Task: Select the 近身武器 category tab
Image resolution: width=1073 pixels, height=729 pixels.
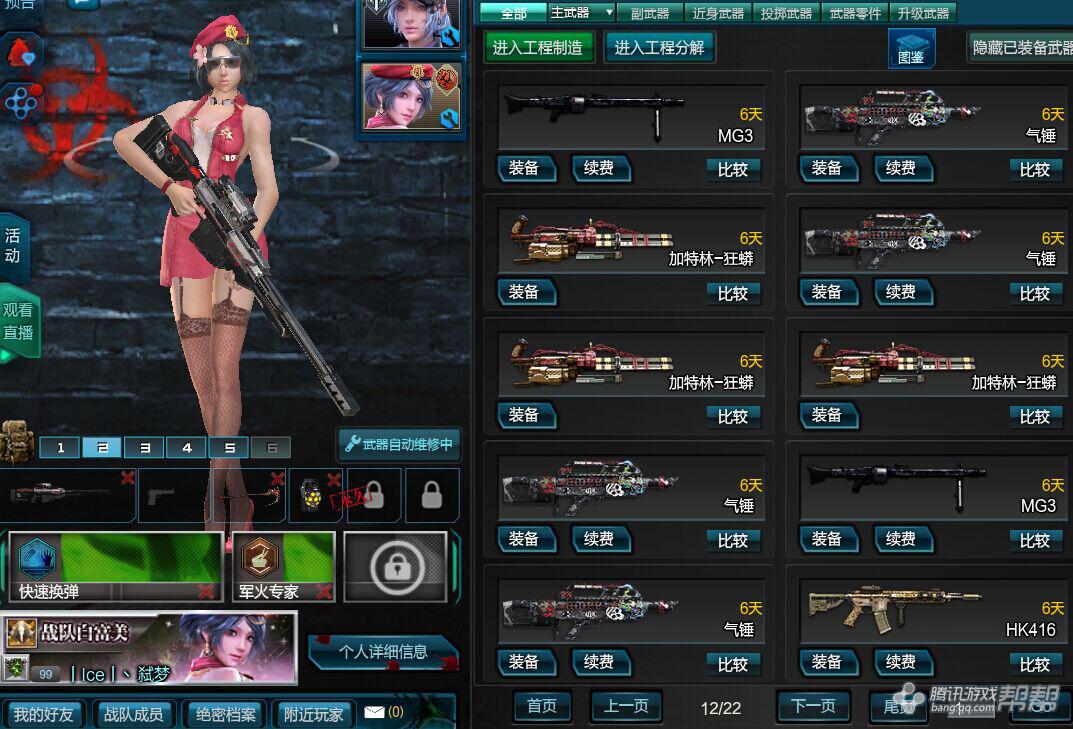Action: pos(718,13)
